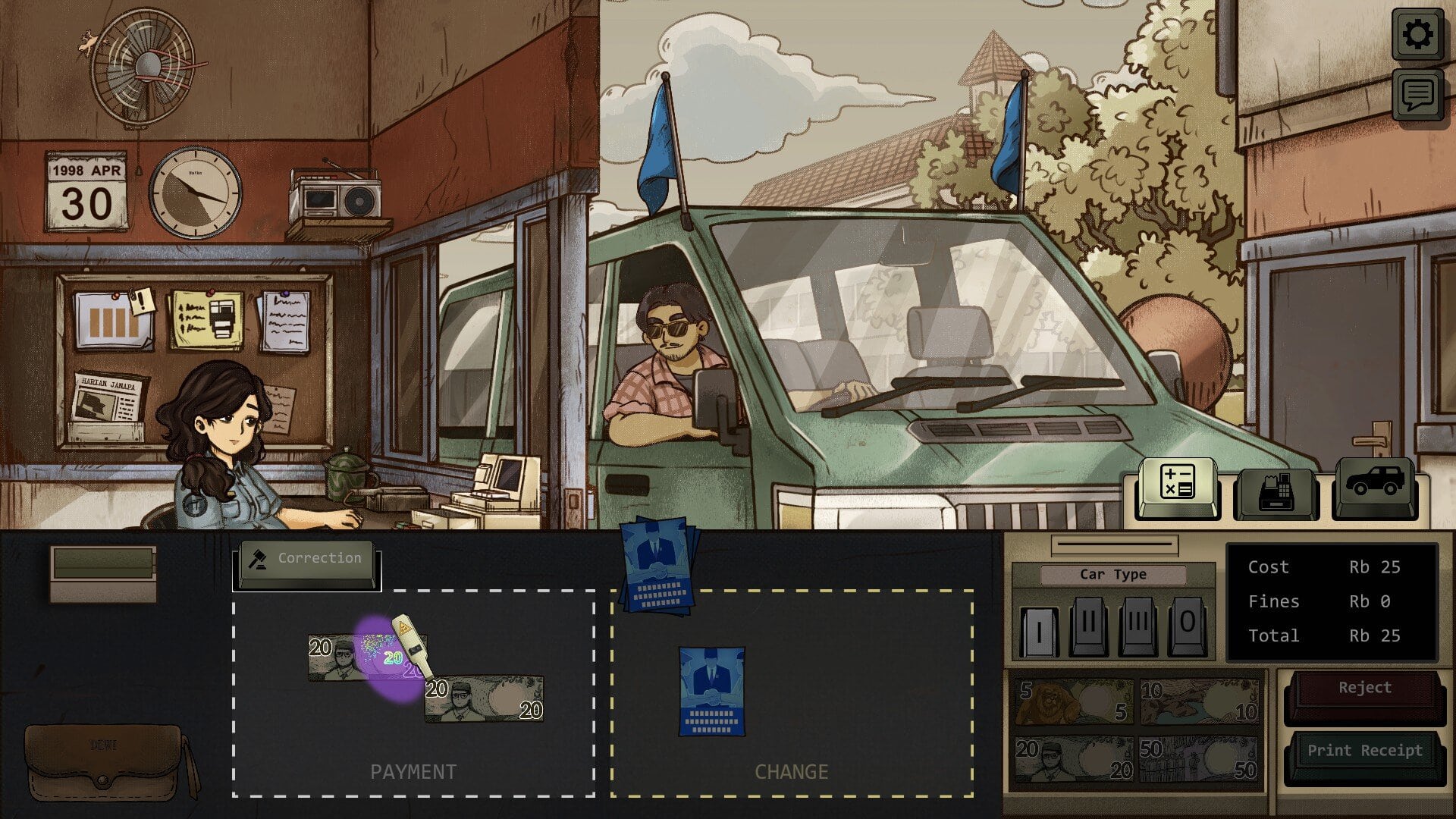Take a 5 banknote from the drawer
The height and width of the screenshot is (819, 1456).
pyautogui.click(x=1074, y=701)
